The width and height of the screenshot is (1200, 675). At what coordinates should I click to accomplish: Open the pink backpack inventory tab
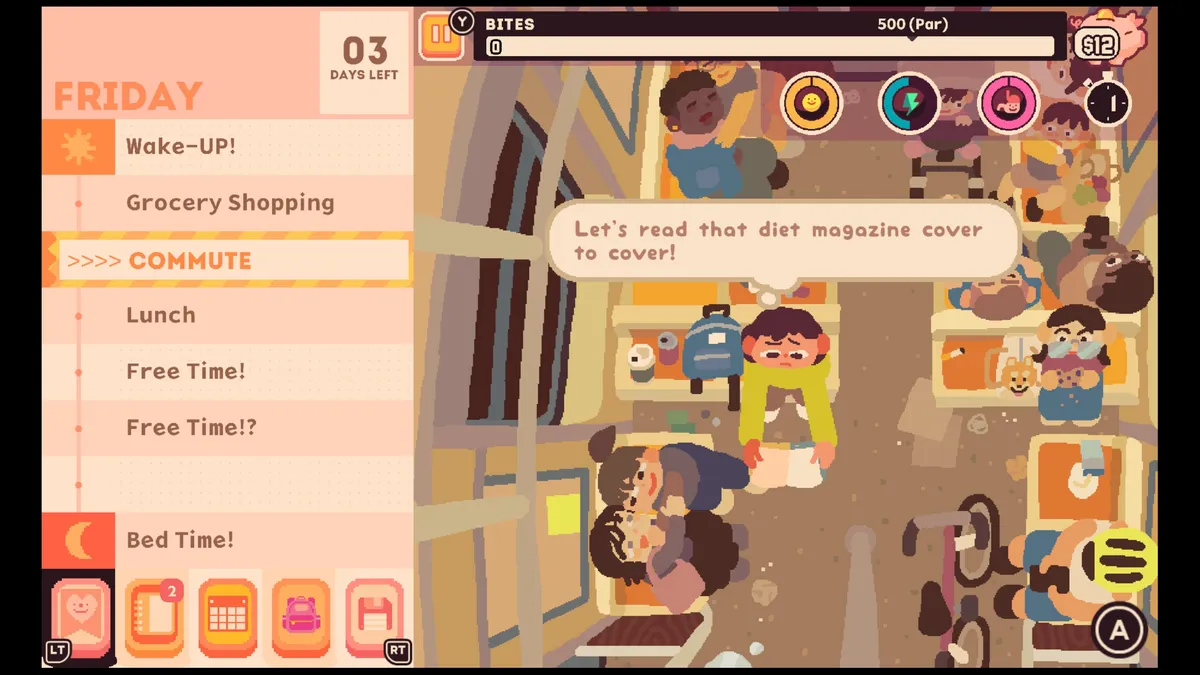coord(300,618)
